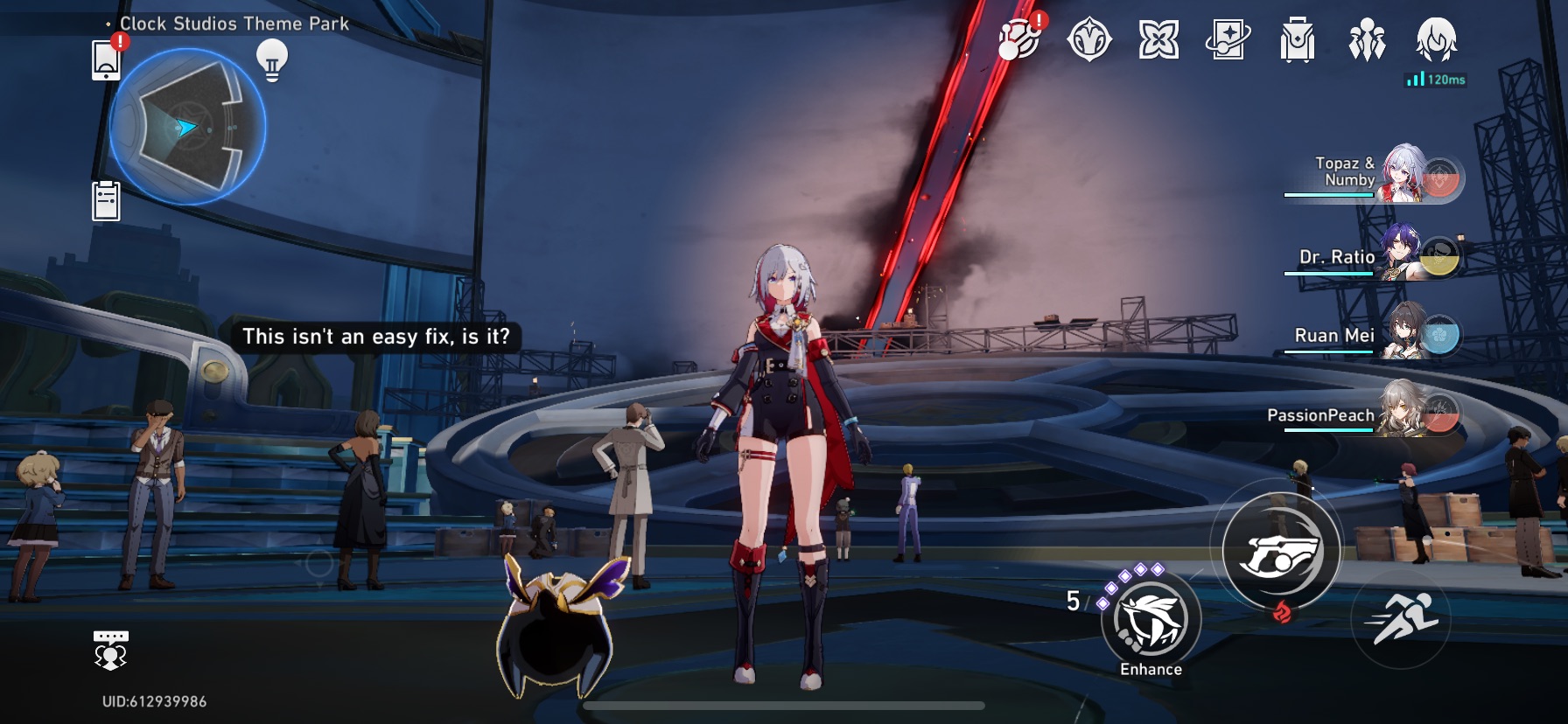The width and height of the screenshot is (1568, 724).
Task: Open the four-petal Nameless Honor icon
Action: [x=1159, y=39]
